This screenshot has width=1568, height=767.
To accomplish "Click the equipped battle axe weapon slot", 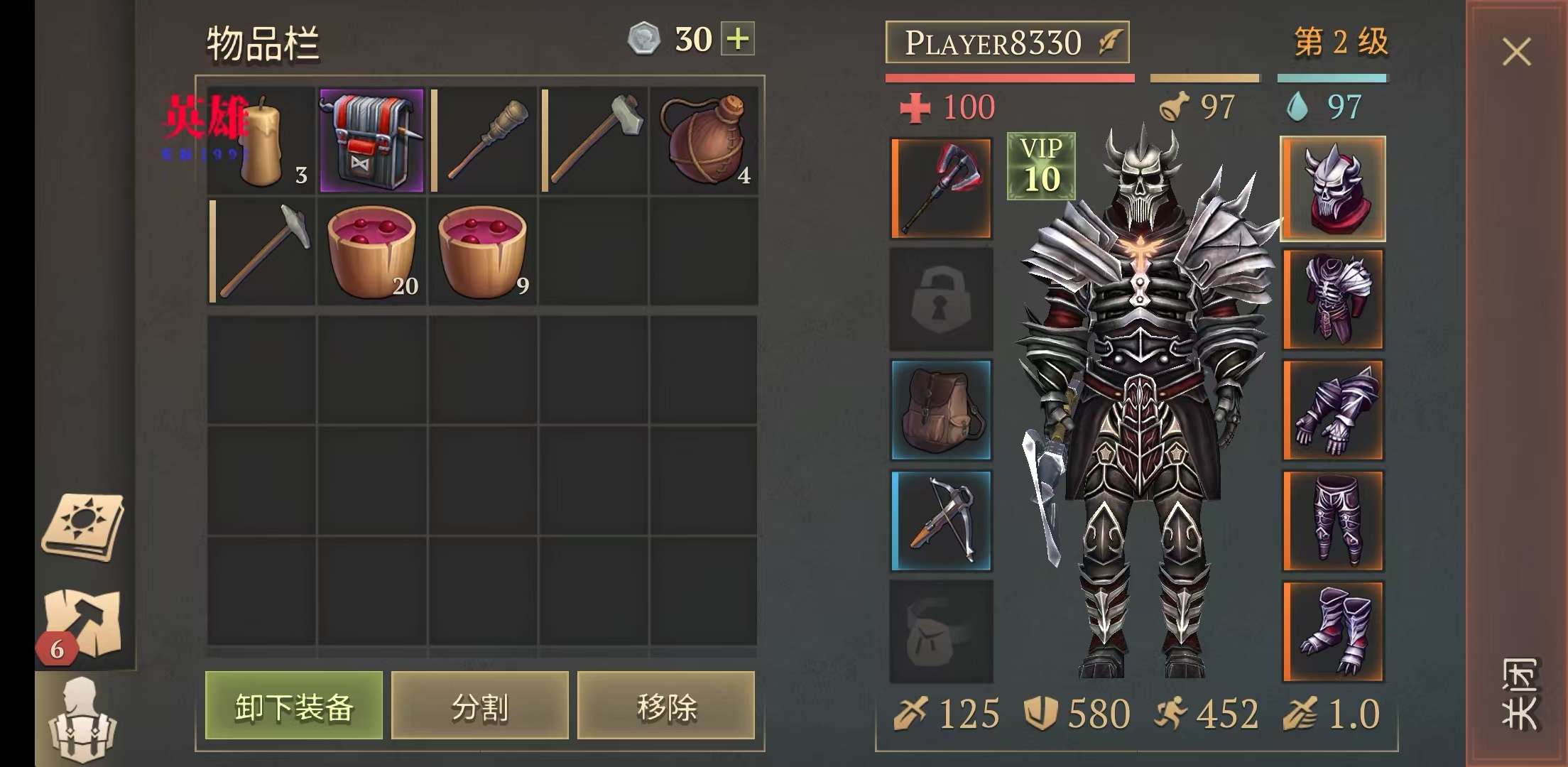I will coord(942,188).
